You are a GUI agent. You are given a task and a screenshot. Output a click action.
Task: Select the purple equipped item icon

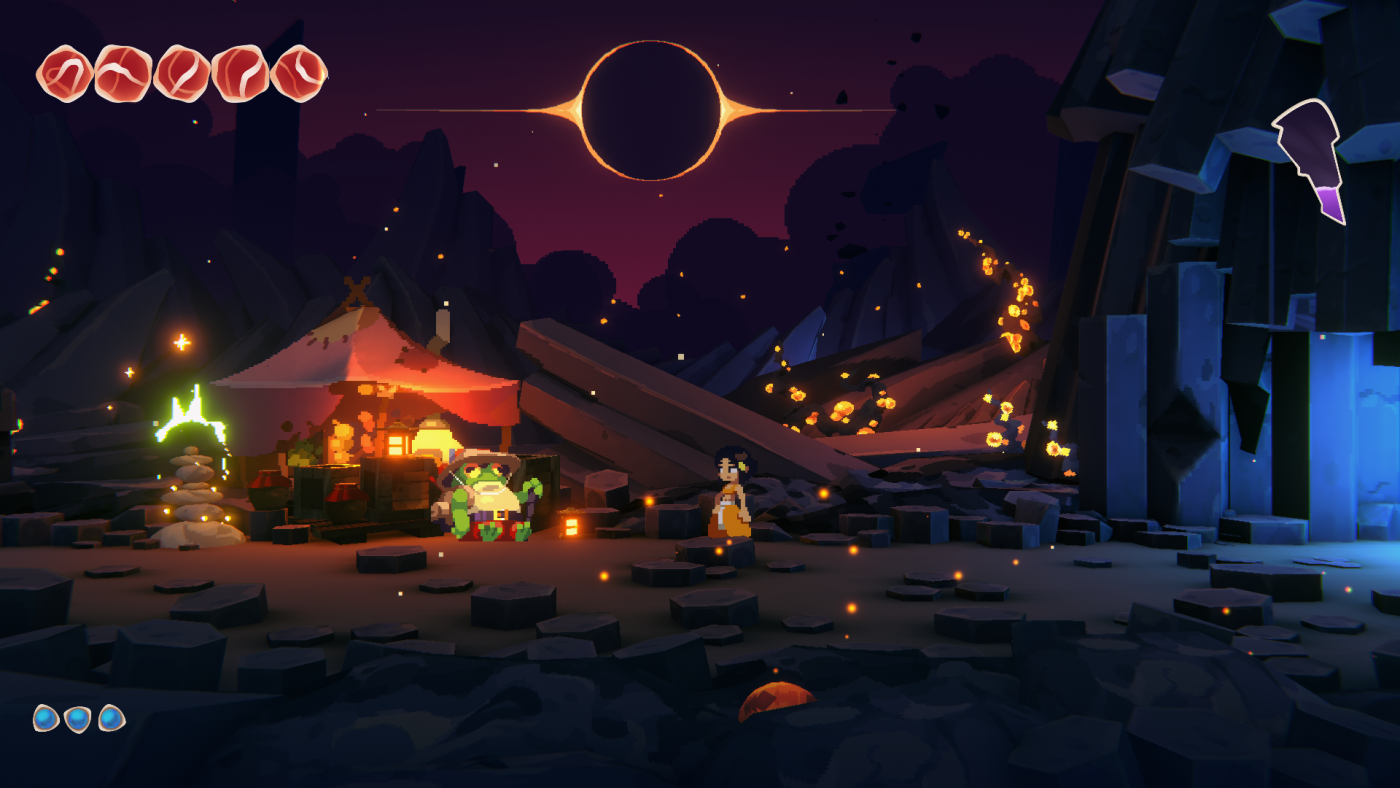(1311, 157)
